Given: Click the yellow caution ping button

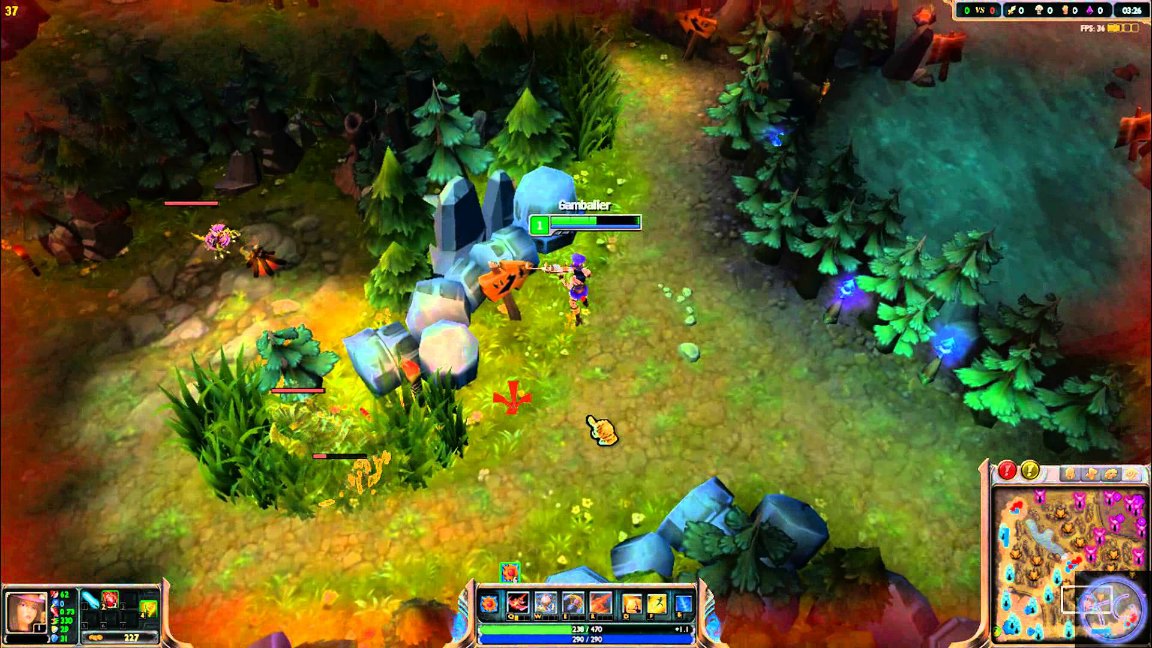Looking at the screenshot, I should click(1029, 469).
